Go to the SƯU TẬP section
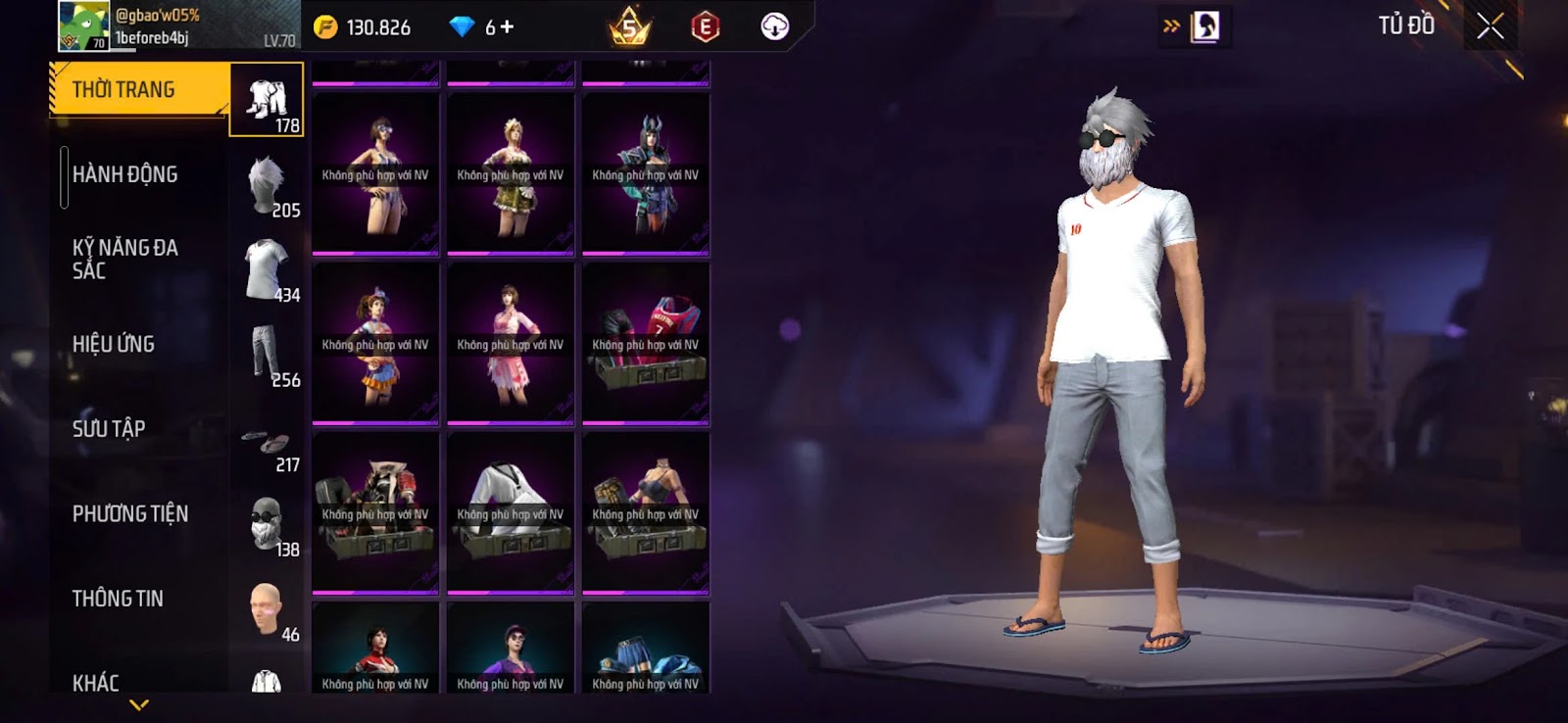The image size is (1568, 723). click(x=109, y=429)
